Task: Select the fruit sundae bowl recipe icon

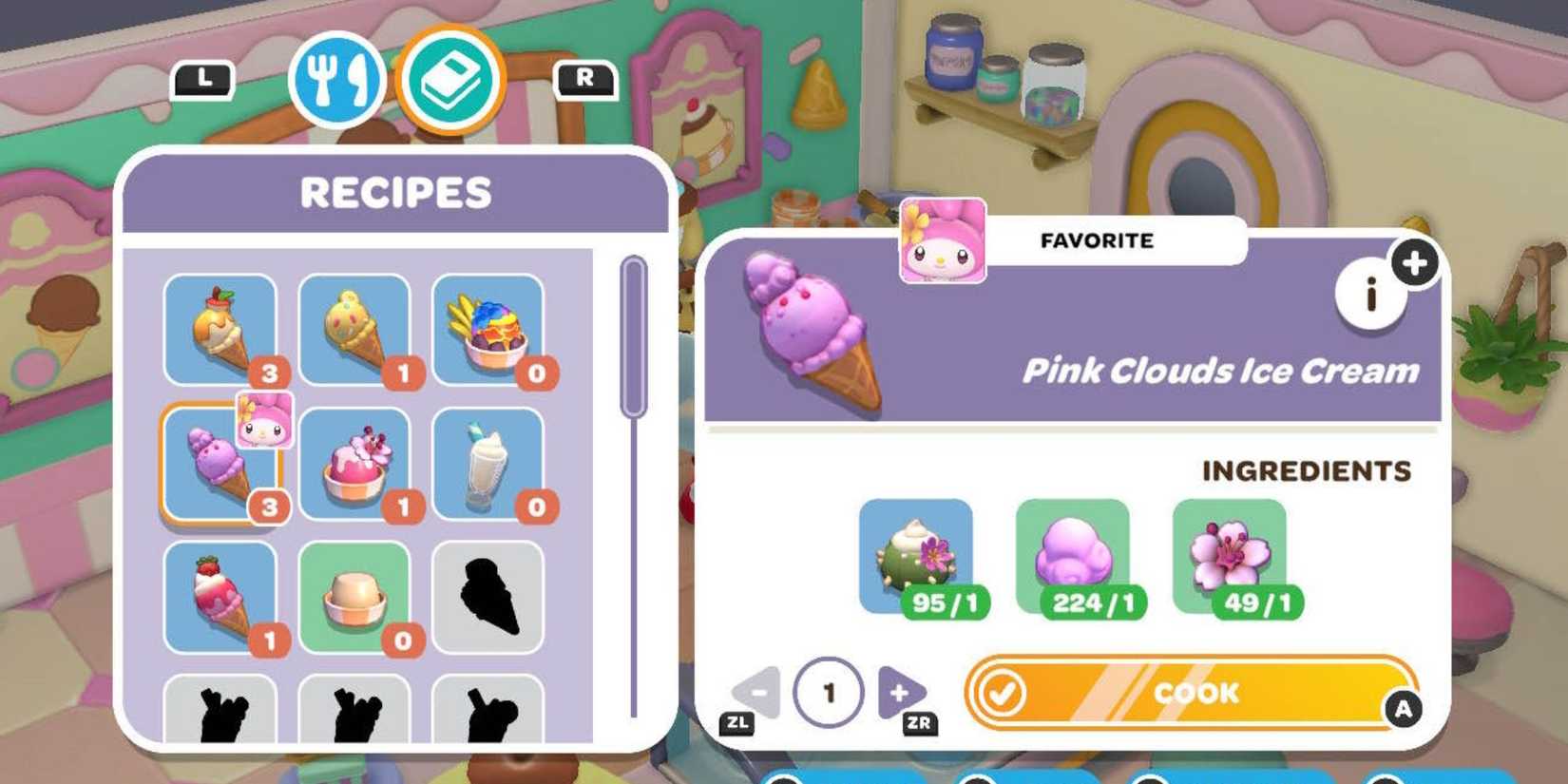Action: [488, 328]
